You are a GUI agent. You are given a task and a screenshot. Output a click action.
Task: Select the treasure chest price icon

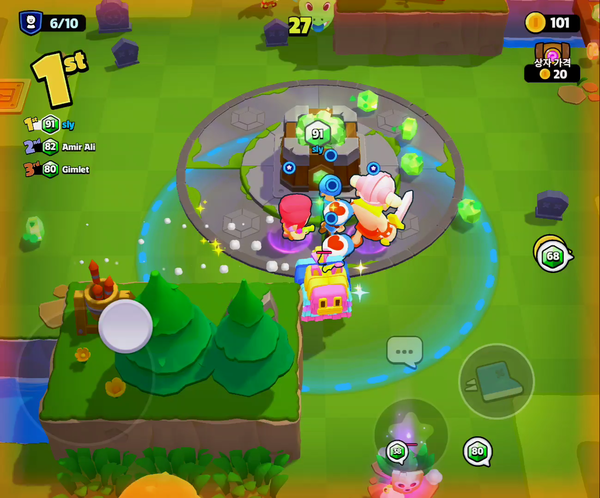[x=551, y=53]
